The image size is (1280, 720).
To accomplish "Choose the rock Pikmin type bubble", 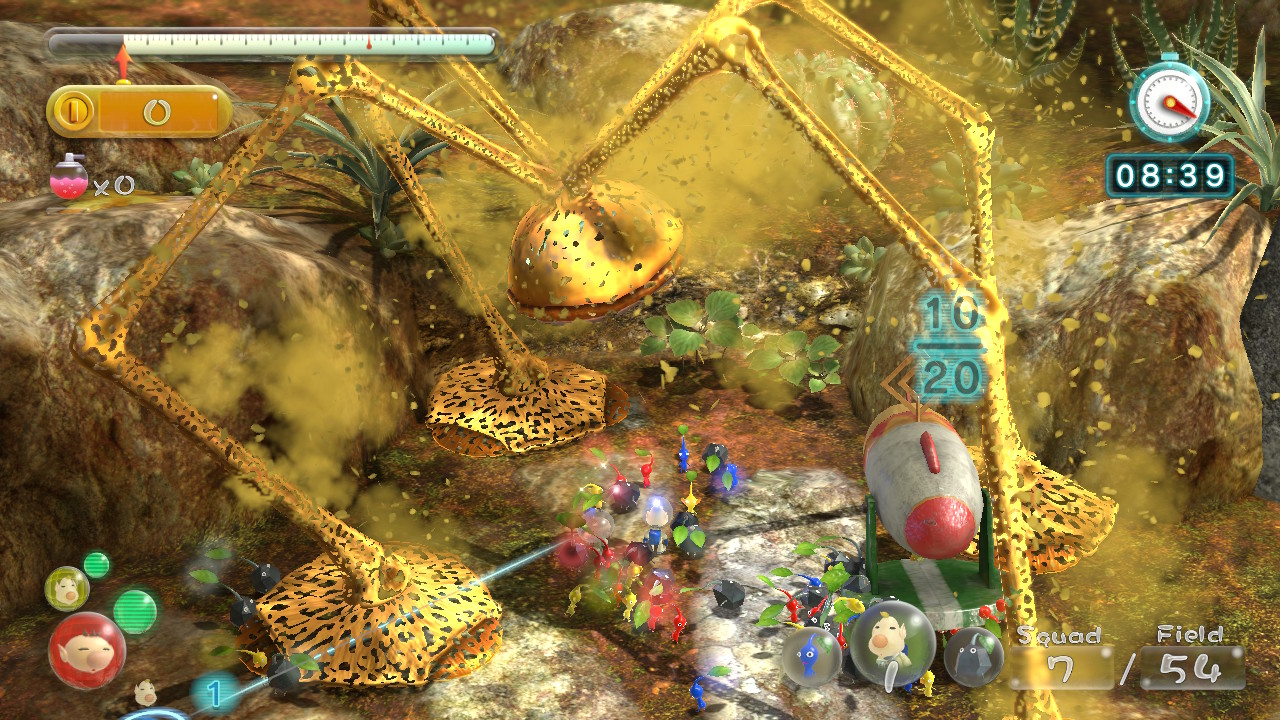I will click(x=973, y=657).
